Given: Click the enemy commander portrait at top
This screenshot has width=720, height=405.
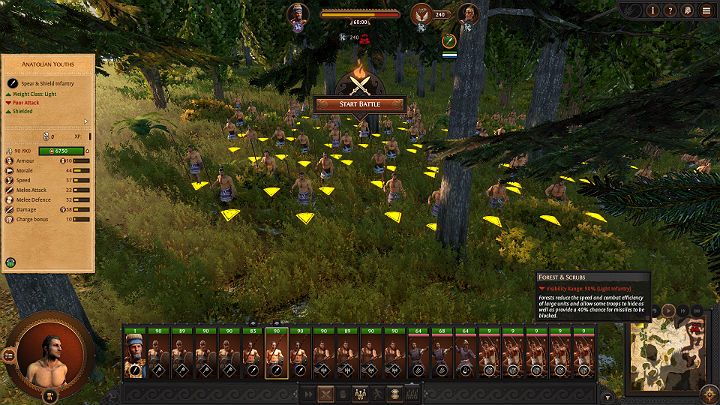Looking at the screenshot, I should pos(468,15).
